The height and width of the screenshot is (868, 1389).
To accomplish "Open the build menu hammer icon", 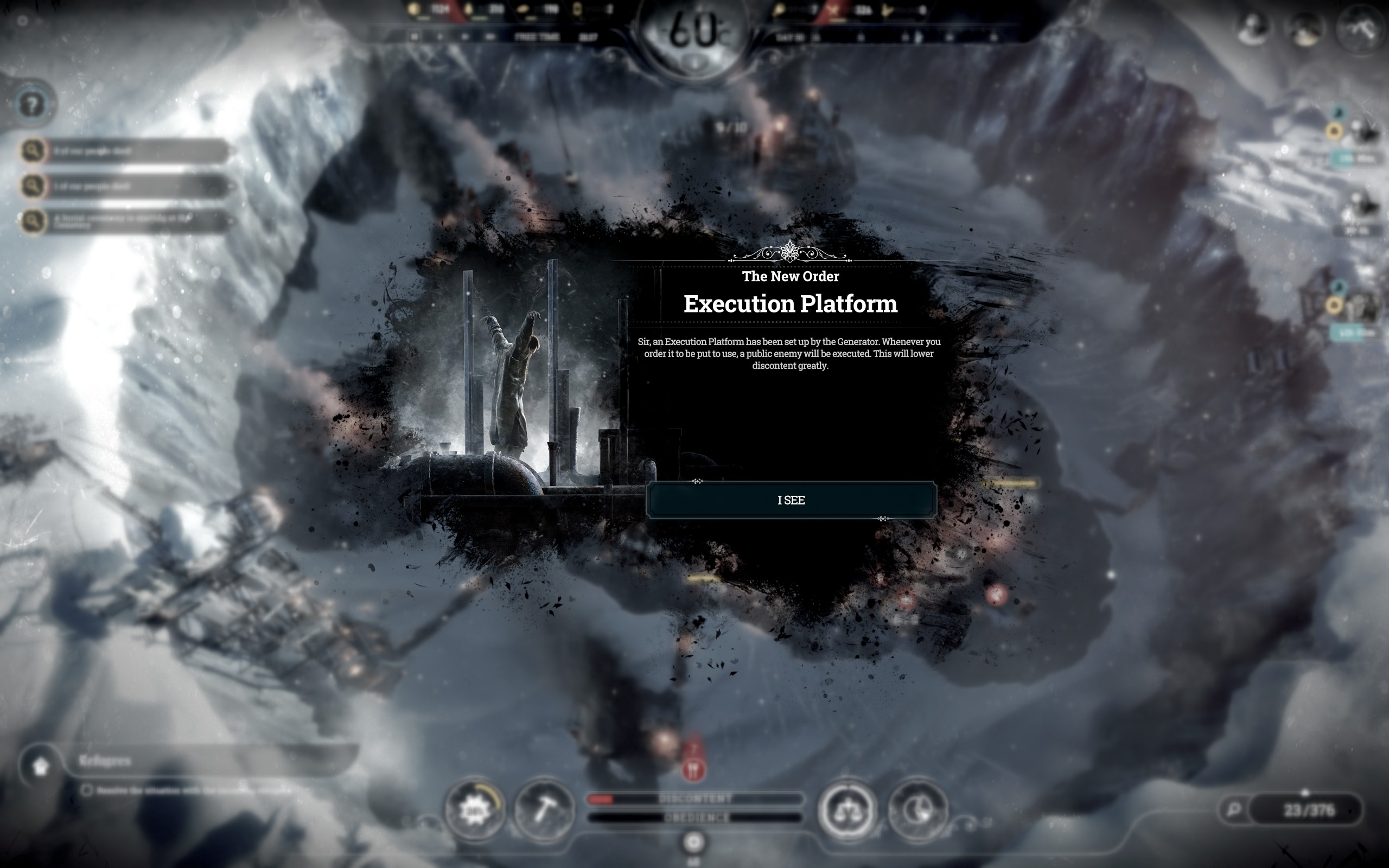I will point(544,810).
